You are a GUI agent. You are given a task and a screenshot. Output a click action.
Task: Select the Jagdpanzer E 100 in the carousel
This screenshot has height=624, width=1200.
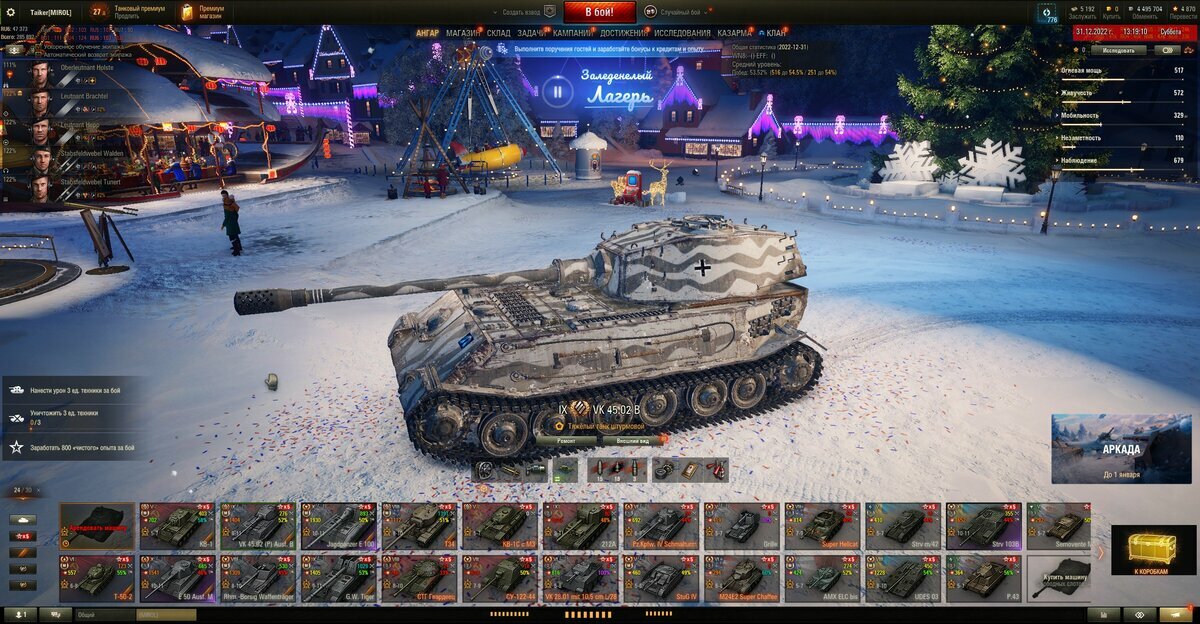tap(338, 525)
